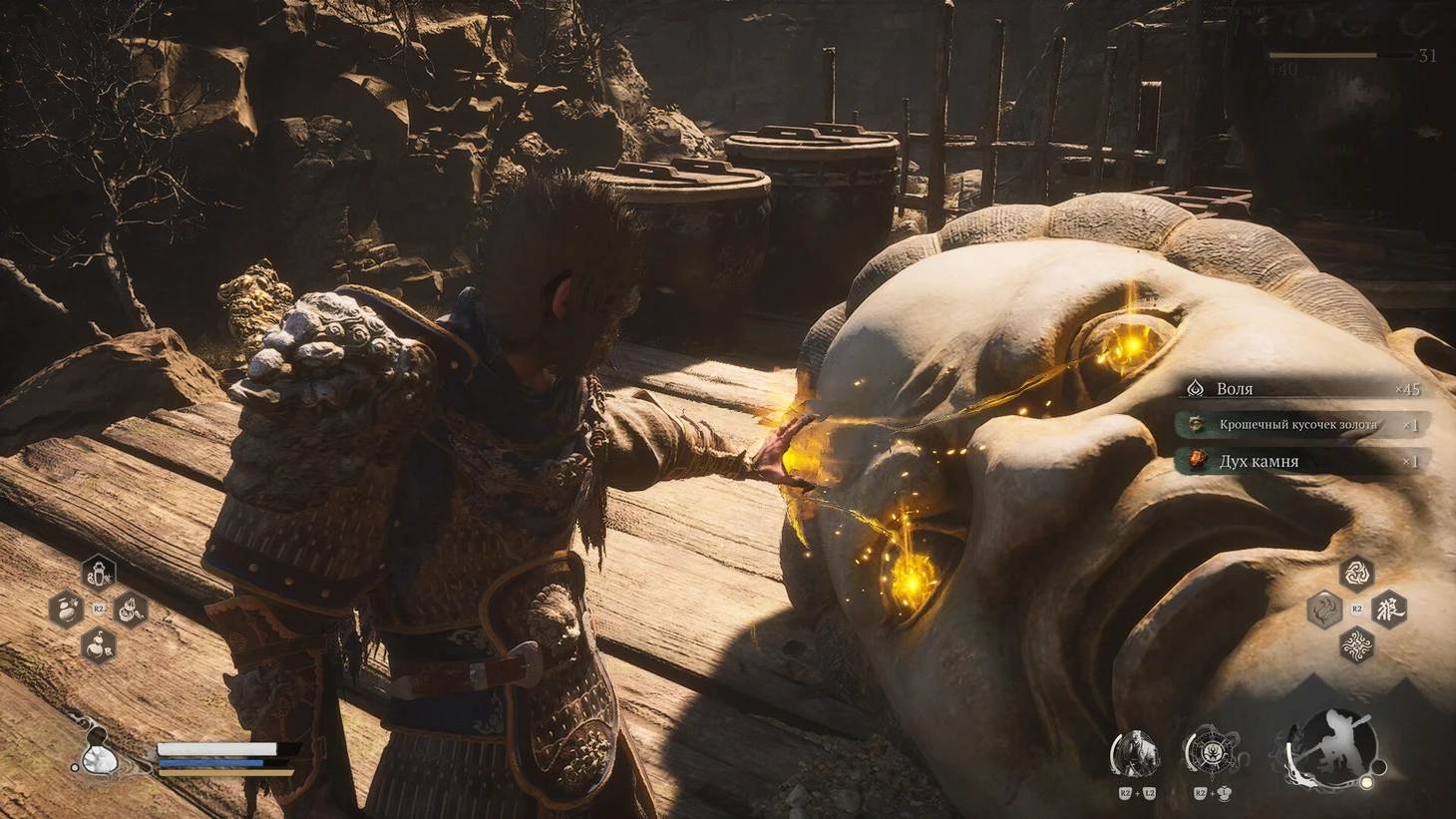Choose the right pouch-shaped quick-item slot
1456x819 pixels.
tap(131, 610)
